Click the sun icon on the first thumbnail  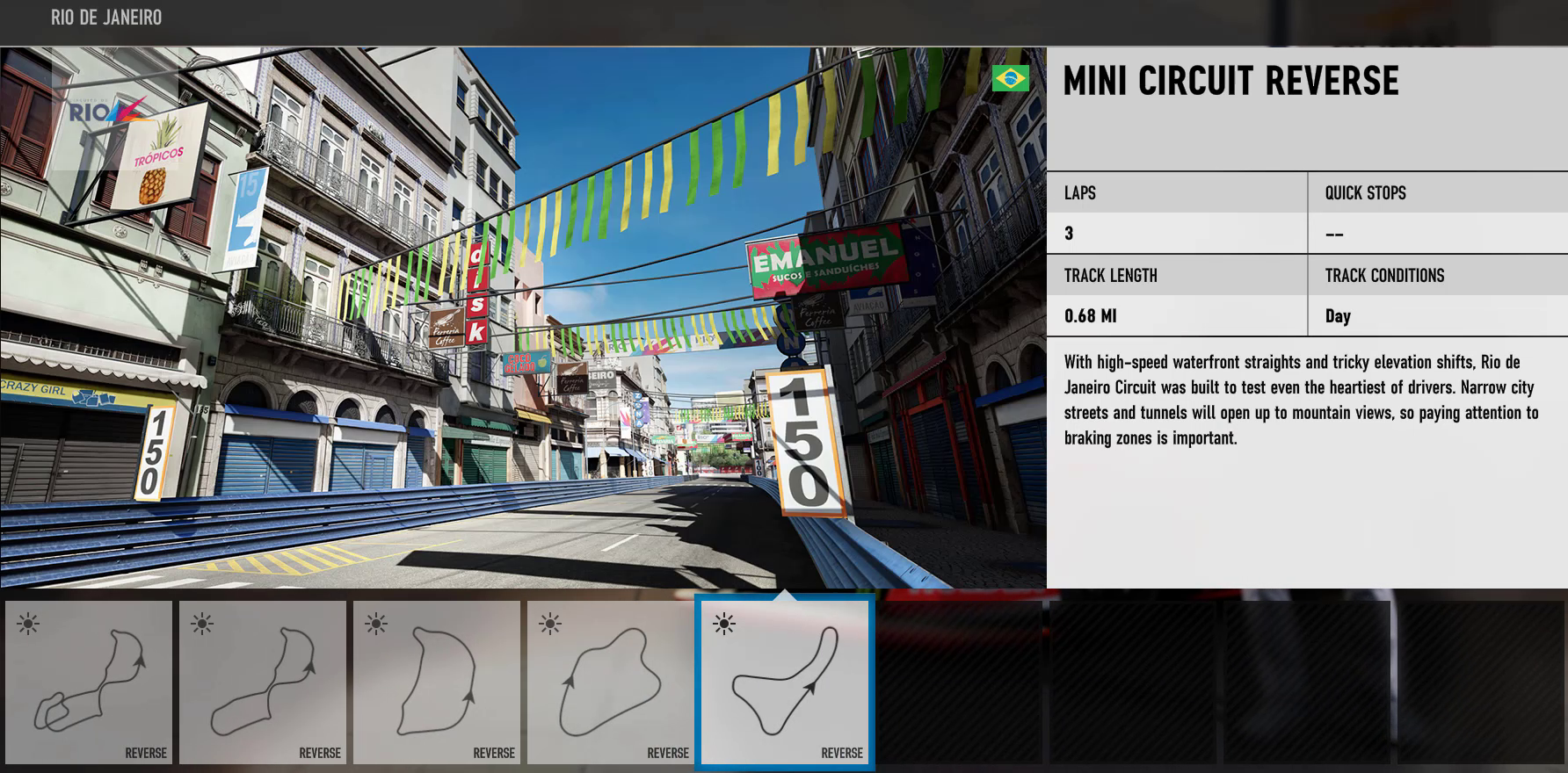point(26,624)
